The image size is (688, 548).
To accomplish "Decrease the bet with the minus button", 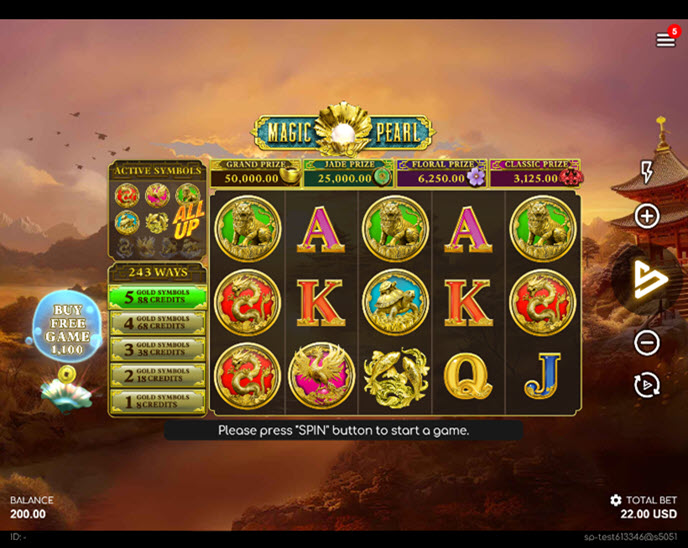I will coord(647,343).
